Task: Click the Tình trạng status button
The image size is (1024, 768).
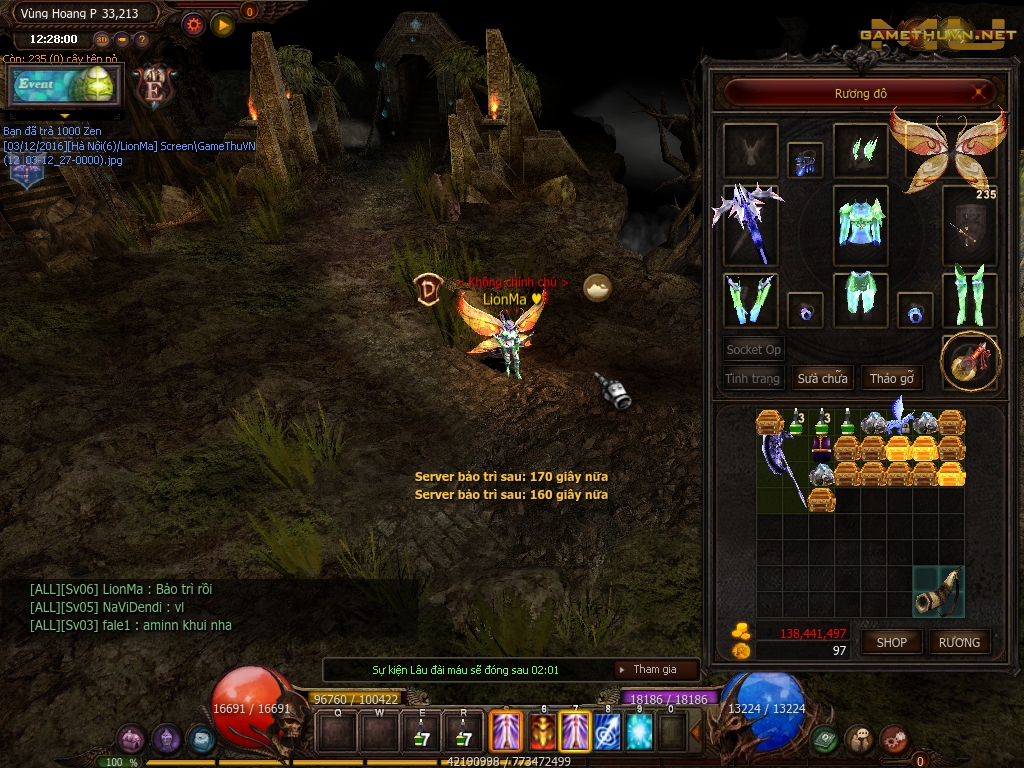Action: 752,379
